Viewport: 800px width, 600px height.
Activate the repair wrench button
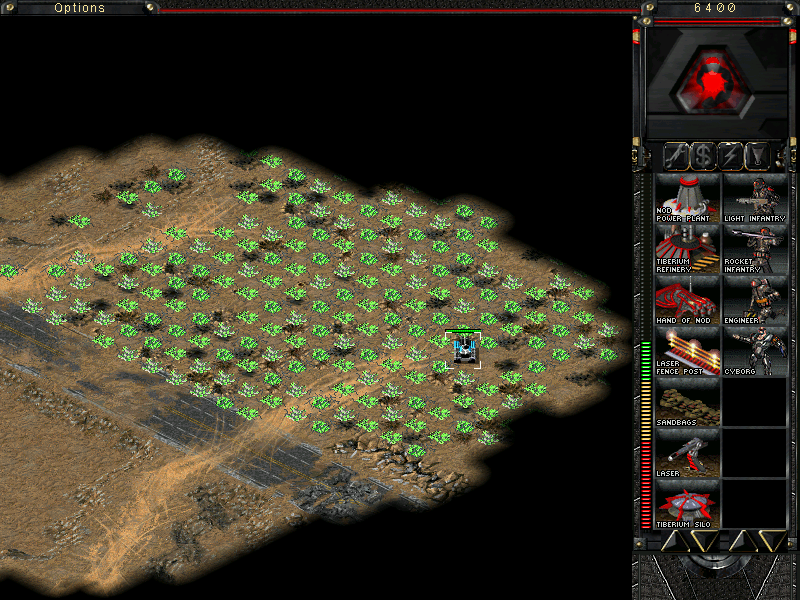677,155
